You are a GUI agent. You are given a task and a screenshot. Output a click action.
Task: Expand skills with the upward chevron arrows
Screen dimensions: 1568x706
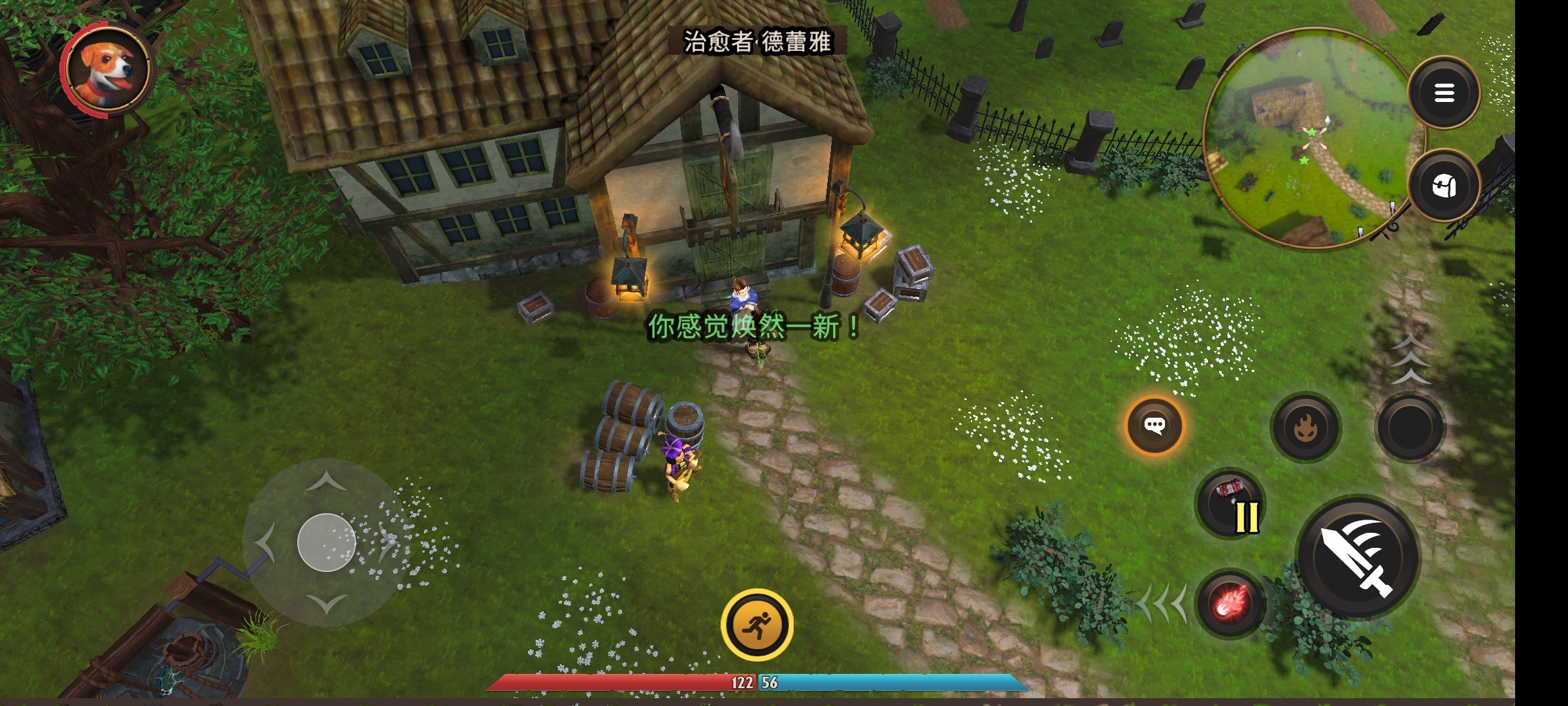coord(1410,360)
